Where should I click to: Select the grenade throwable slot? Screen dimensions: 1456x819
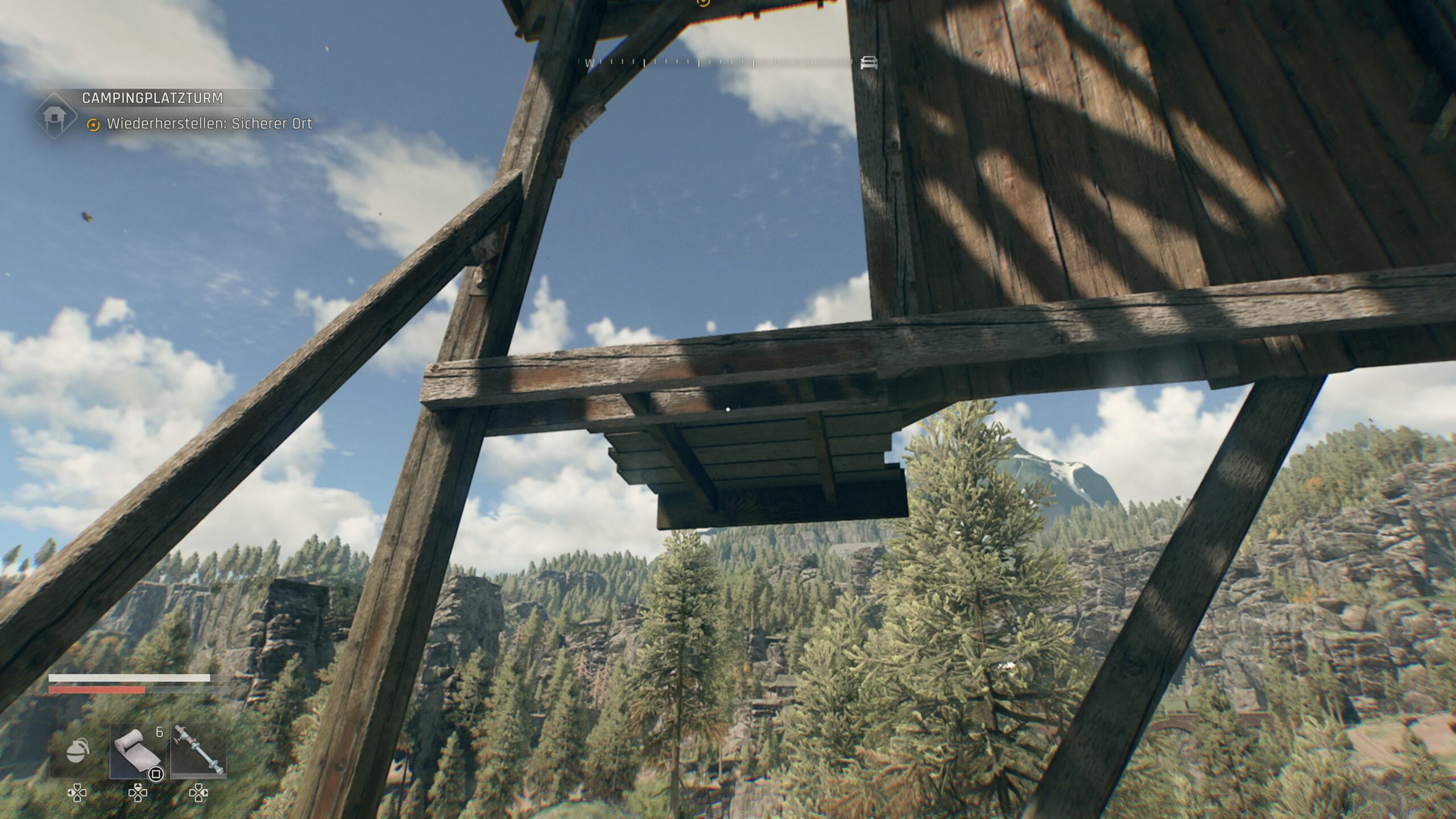pyautogui.click(x=78, y=751)
